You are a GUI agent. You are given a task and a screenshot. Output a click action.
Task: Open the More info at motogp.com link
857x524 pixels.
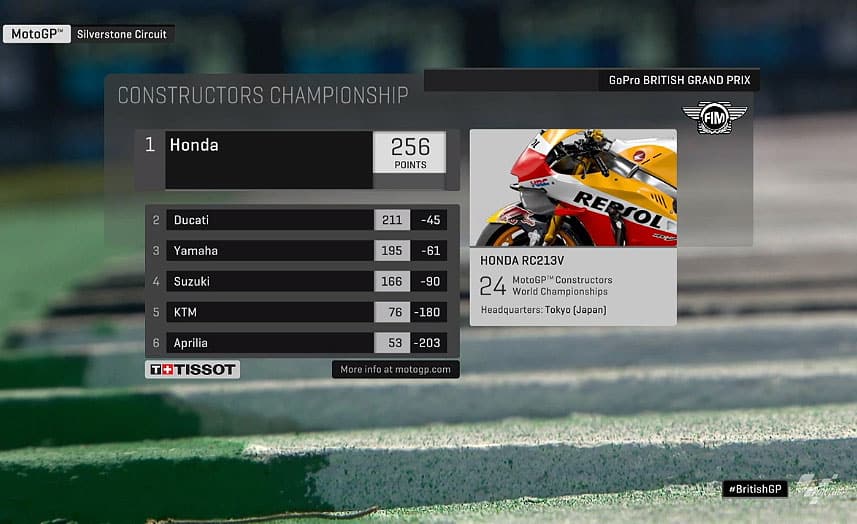point(395,370)
